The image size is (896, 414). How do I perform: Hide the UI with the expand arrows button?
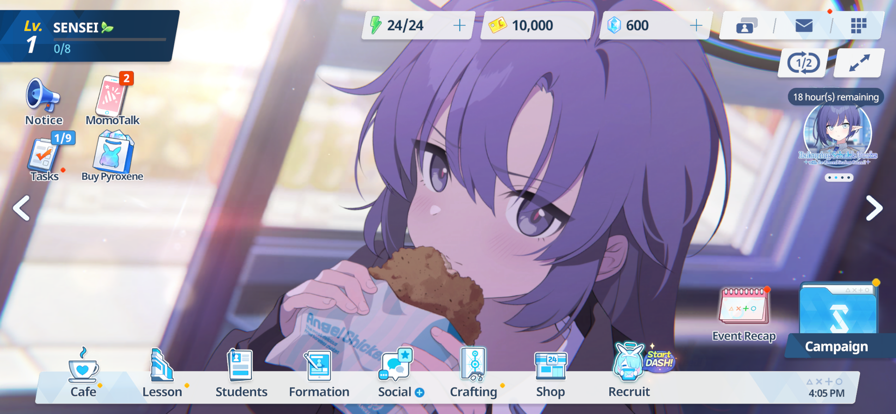point(859,63)
